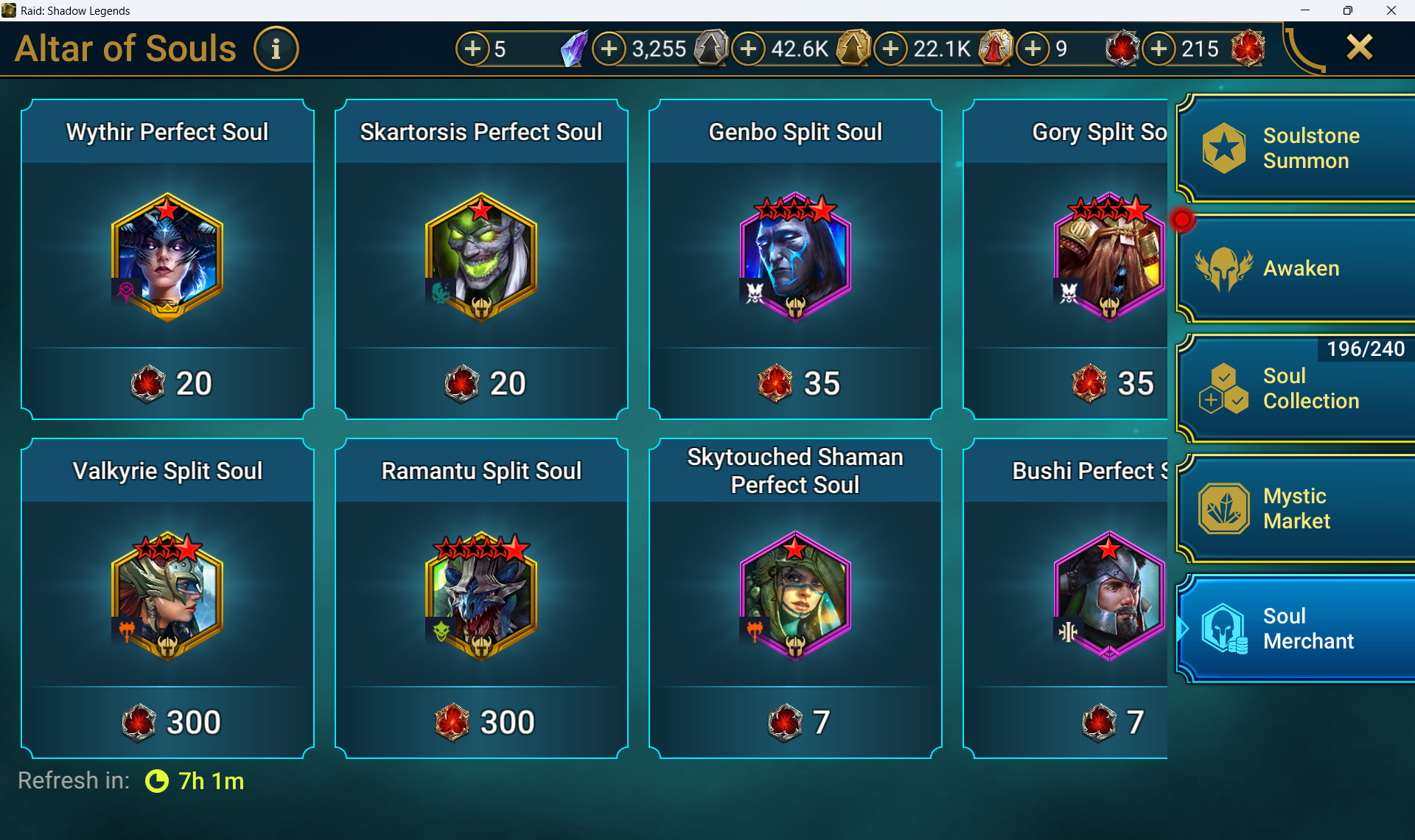Viewport: 1415px width, 840px height.
Task: Add more of the purple crystal currency
Action: [472, 49]
